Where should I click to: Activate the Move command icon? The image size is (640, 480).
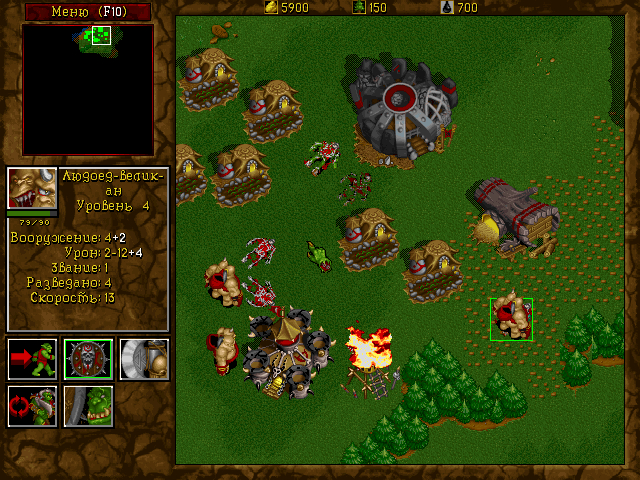31,359
